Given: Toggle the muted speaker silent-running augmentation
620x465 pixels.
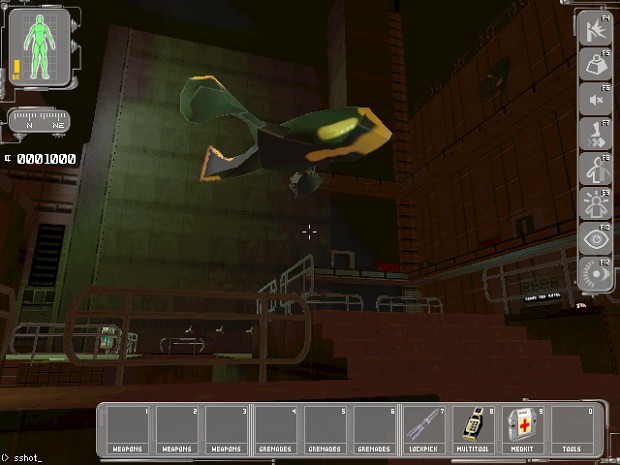Looking at the screenshot, I should (x=594, y=99).
